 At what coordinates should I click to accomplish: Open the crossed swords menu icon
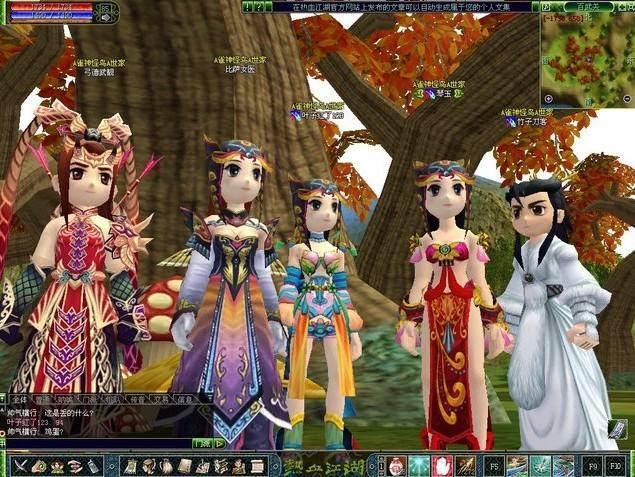point(21,466)
